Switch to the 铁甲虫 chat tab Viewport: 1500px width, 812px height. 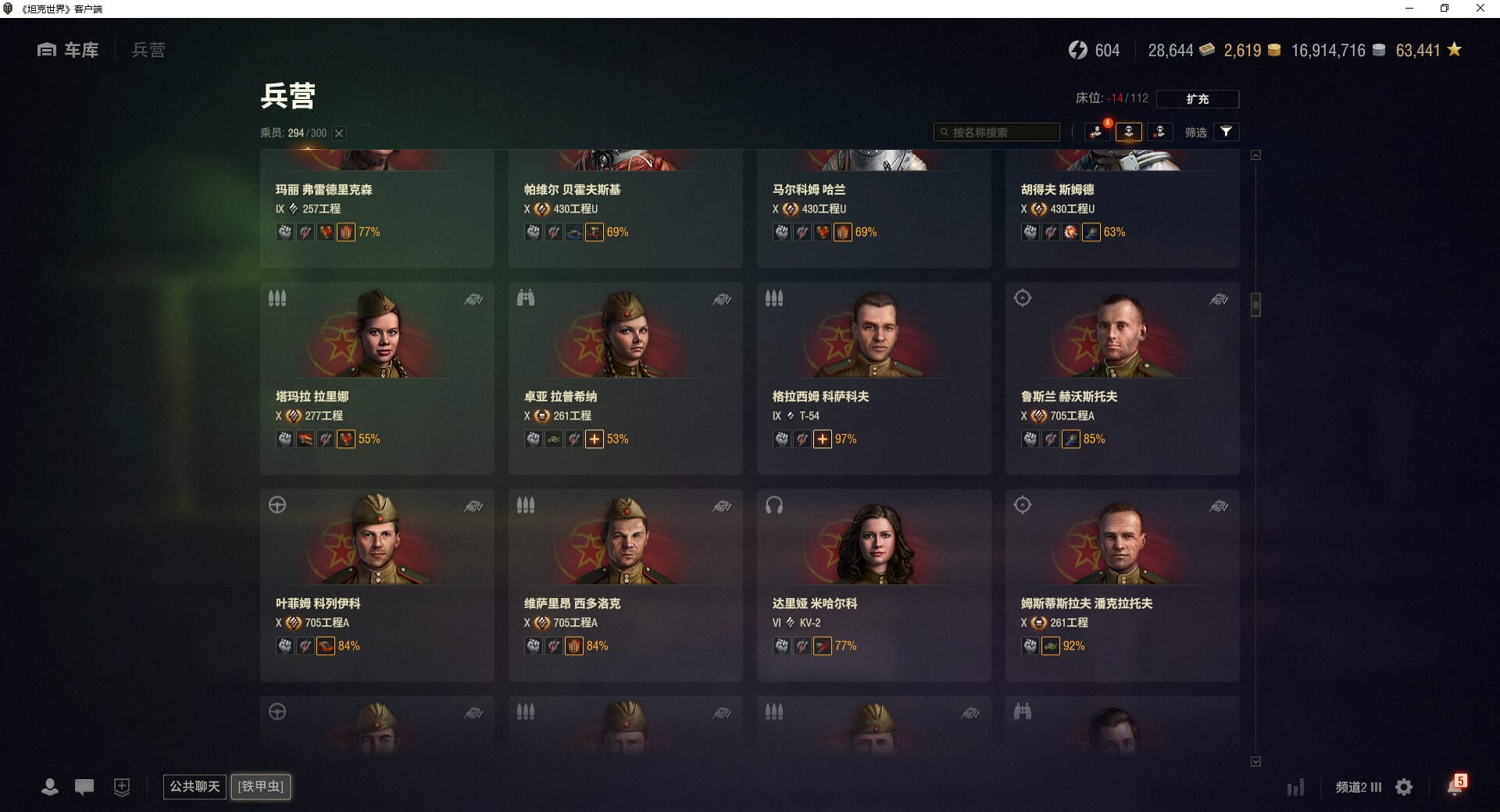point(261,786)
